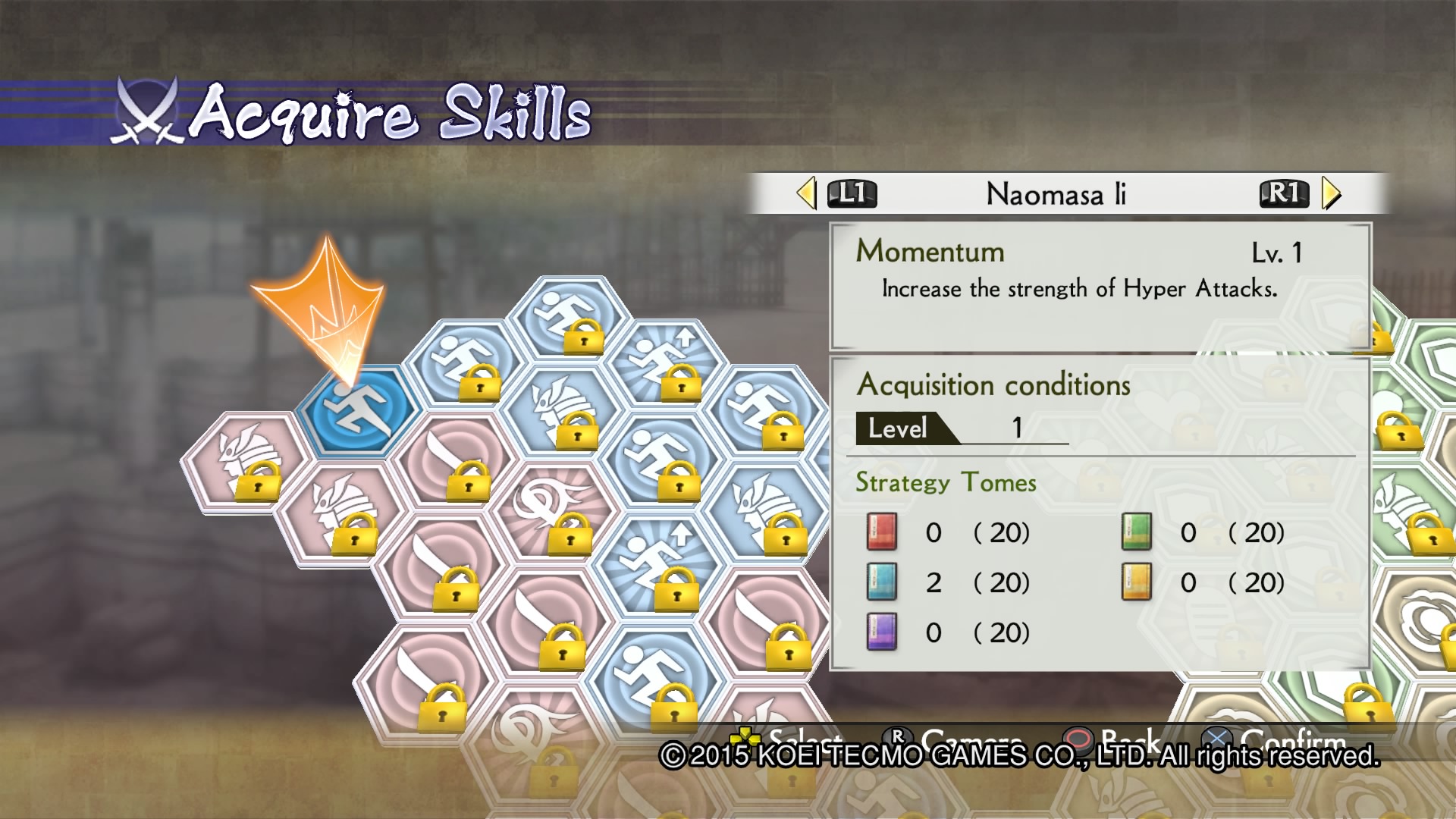Click the right yellow arrow to next character
Viewport: 1456px width, 819px height.
click(1331, 194)
